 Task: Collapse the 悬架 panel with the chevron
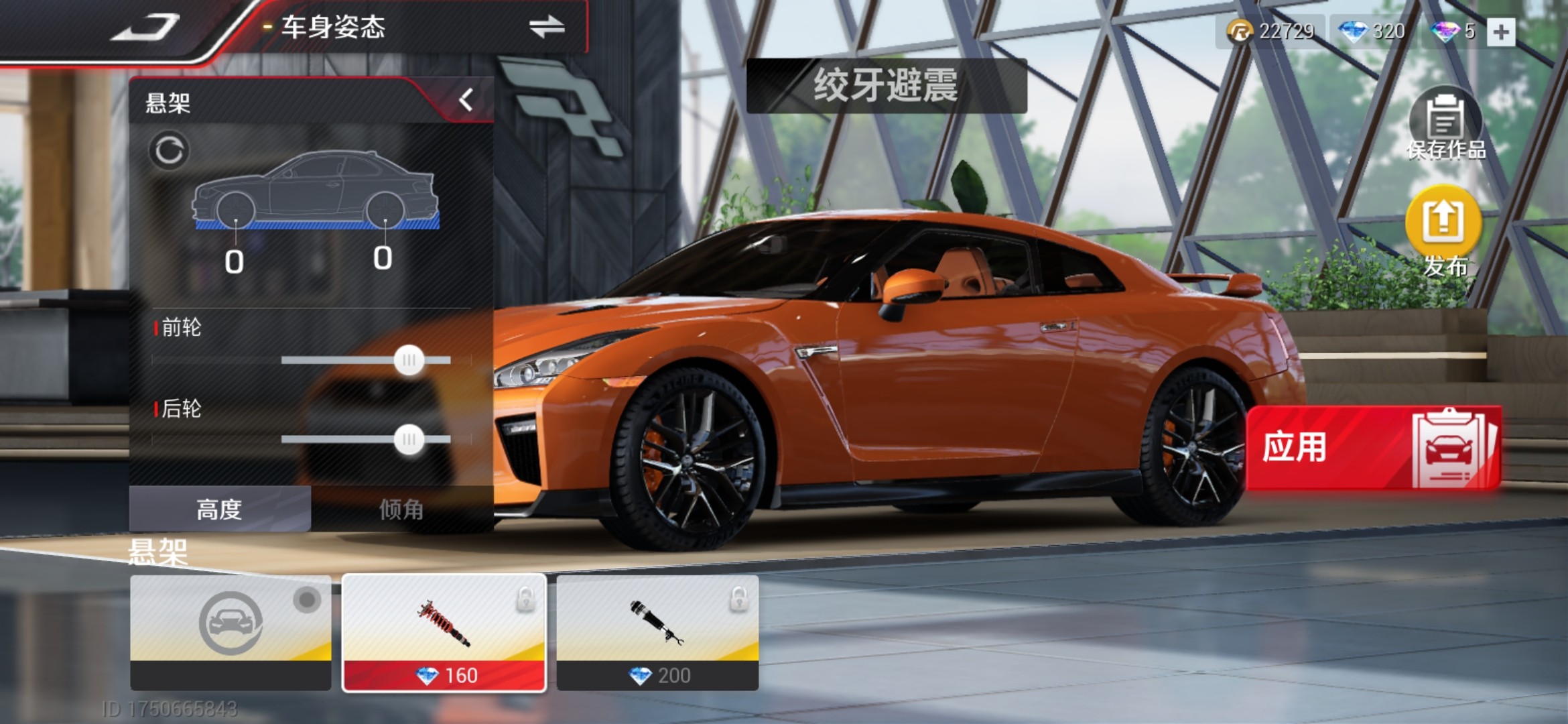466,101
